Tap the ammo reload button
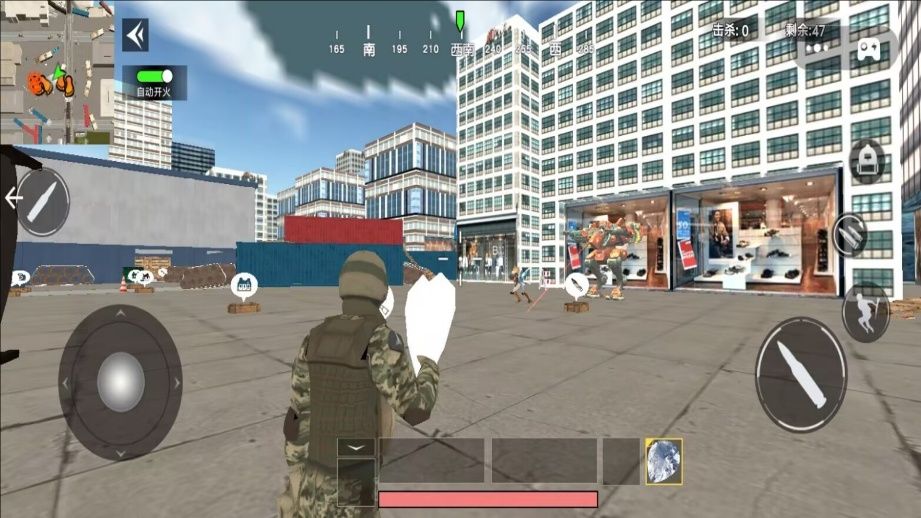The height and width of the screenshot is (518, 921). [850, 235]
